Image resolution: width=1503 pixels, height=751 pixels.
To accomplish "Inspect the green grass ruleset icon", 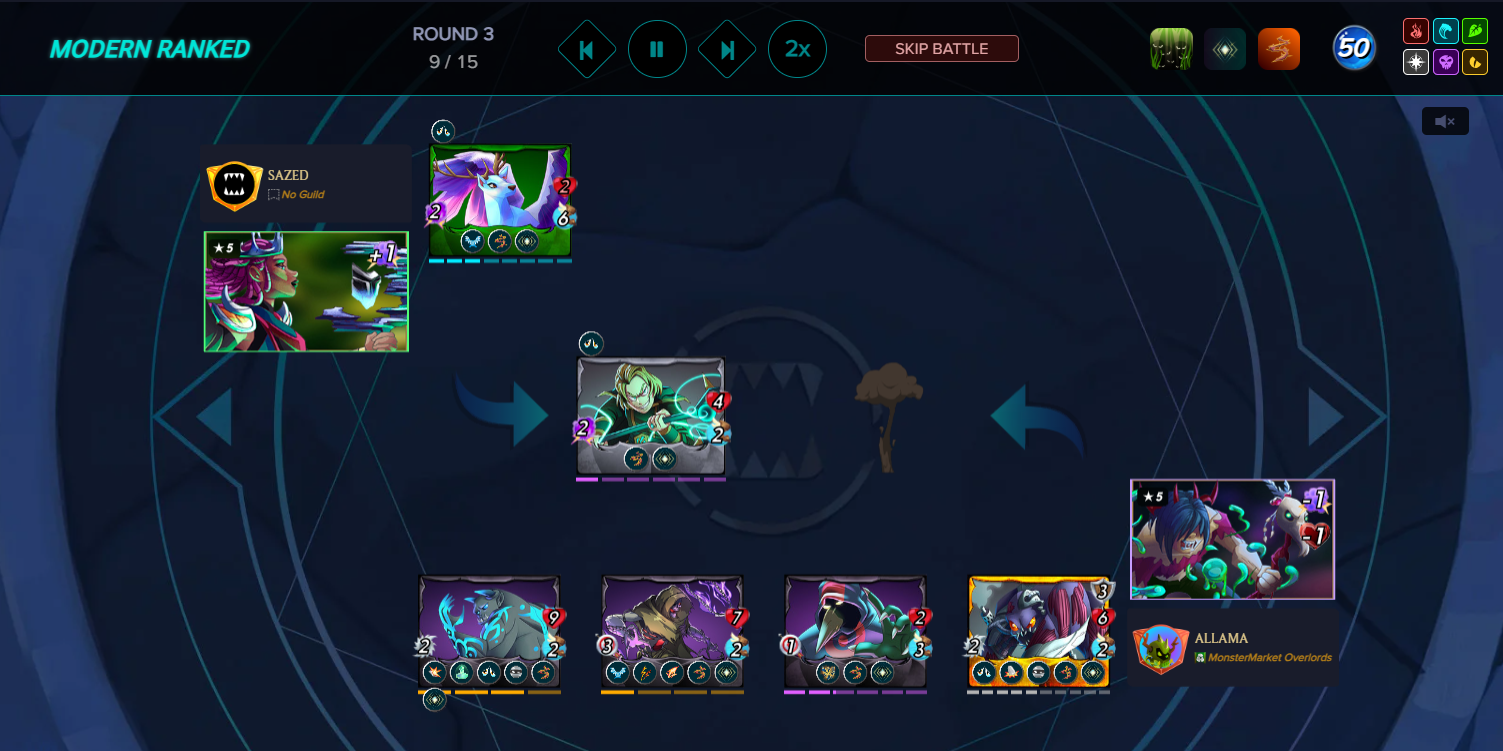I will tap(1170, 47).
